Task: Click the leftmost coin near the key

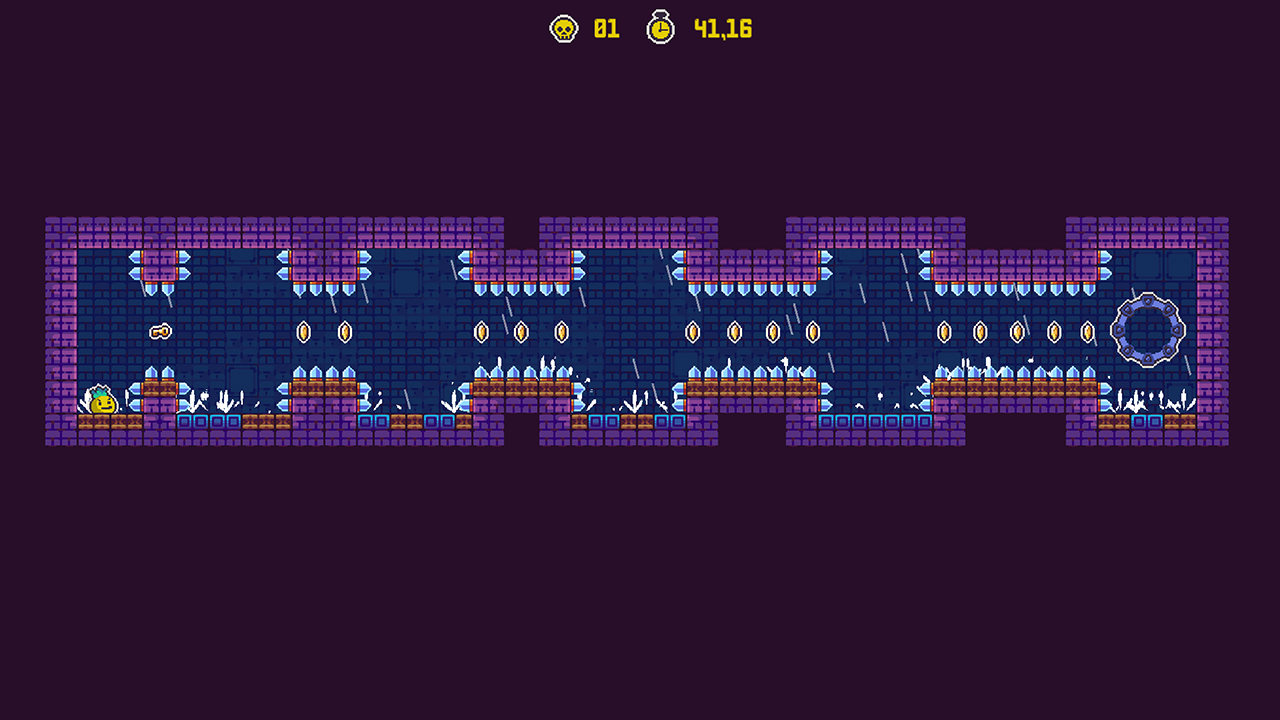Action: click(302, 332)
